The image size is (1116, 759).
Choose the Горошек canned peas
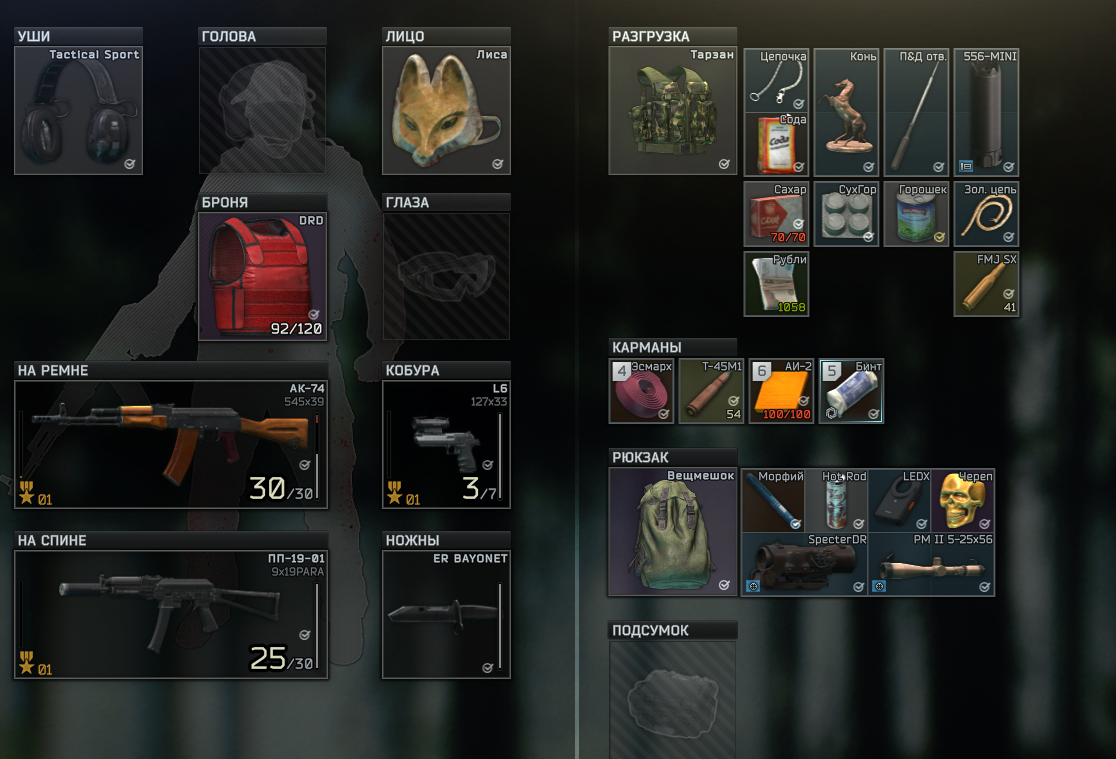(916, 214)
